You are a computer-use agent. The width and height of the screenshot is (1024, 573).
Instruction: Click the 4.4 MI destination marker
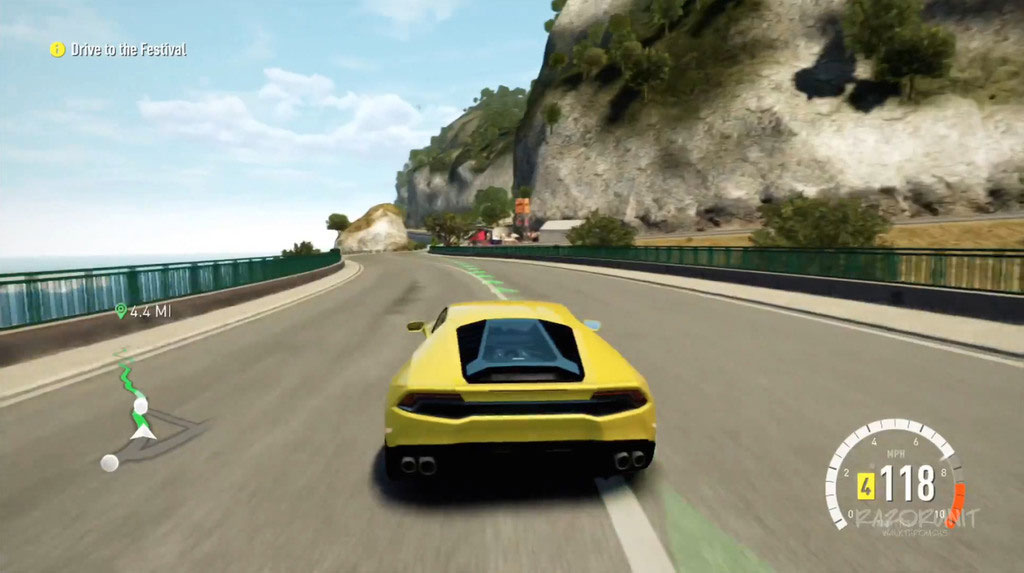(143, 312)
